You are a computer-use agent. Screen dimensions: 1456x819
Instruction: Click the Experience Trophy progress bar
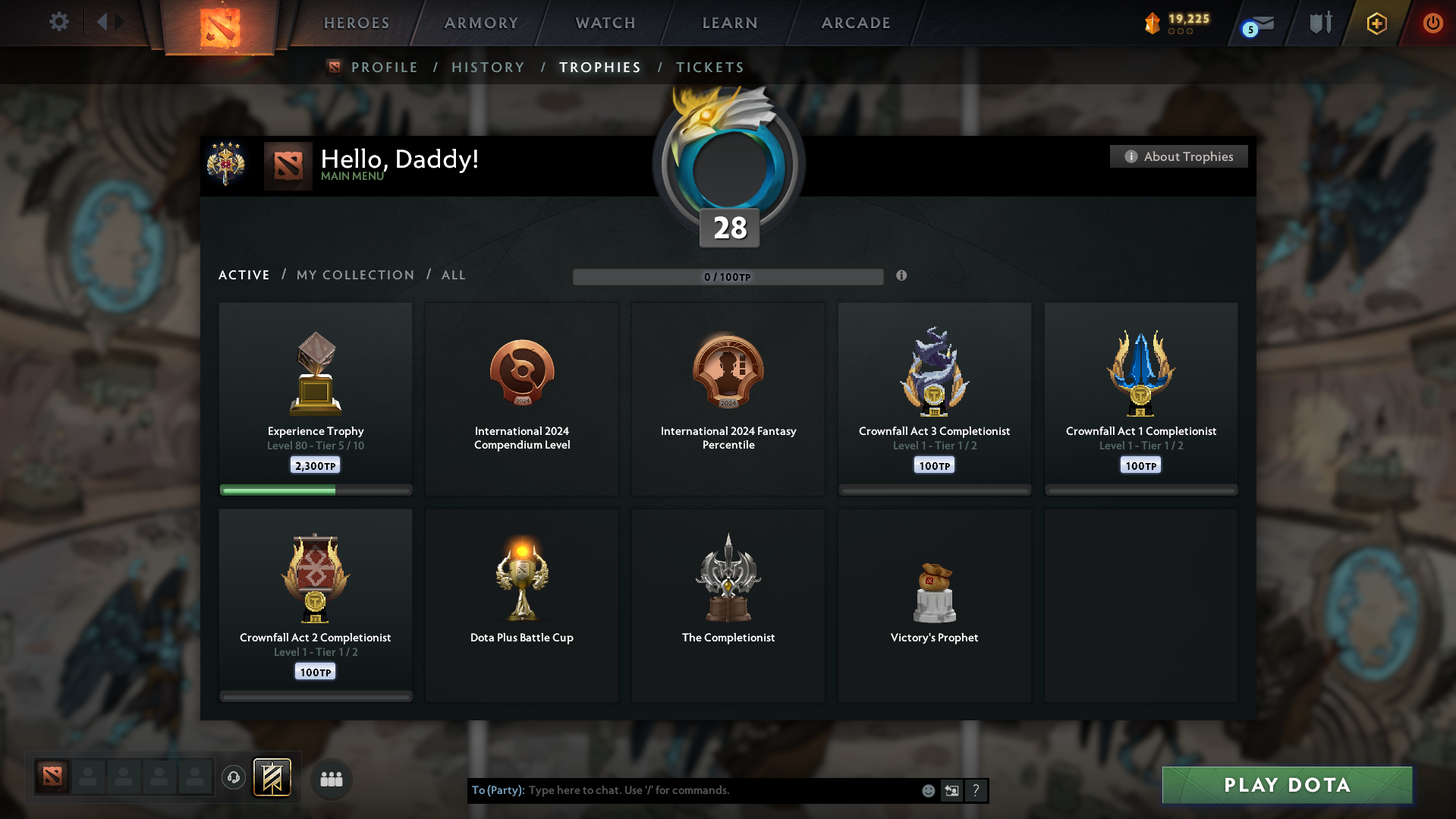tap(315, 490)
